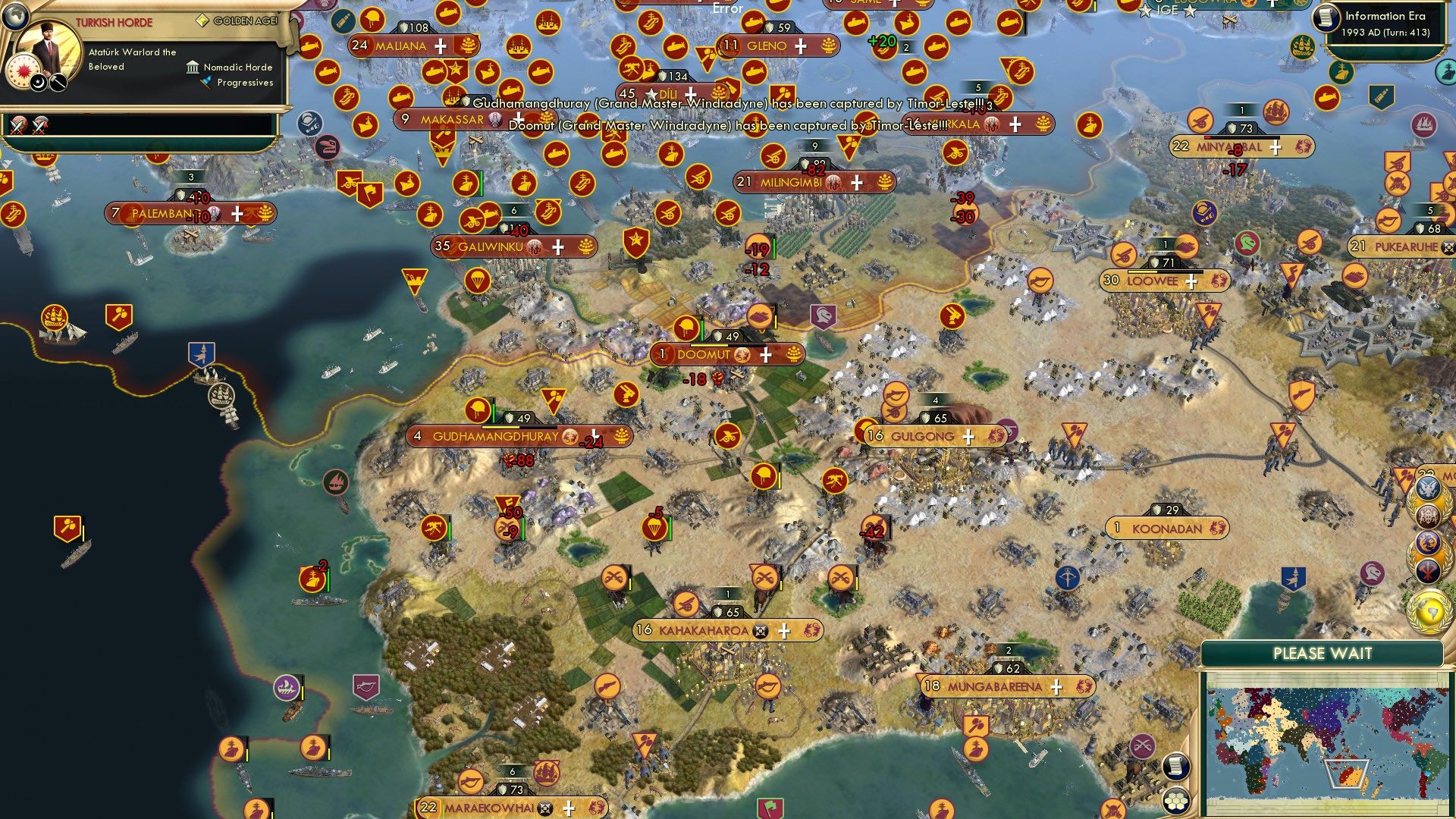Click the Golden Age diamond icon
This screenshot has width=1456, height=819.
(203, 21)
